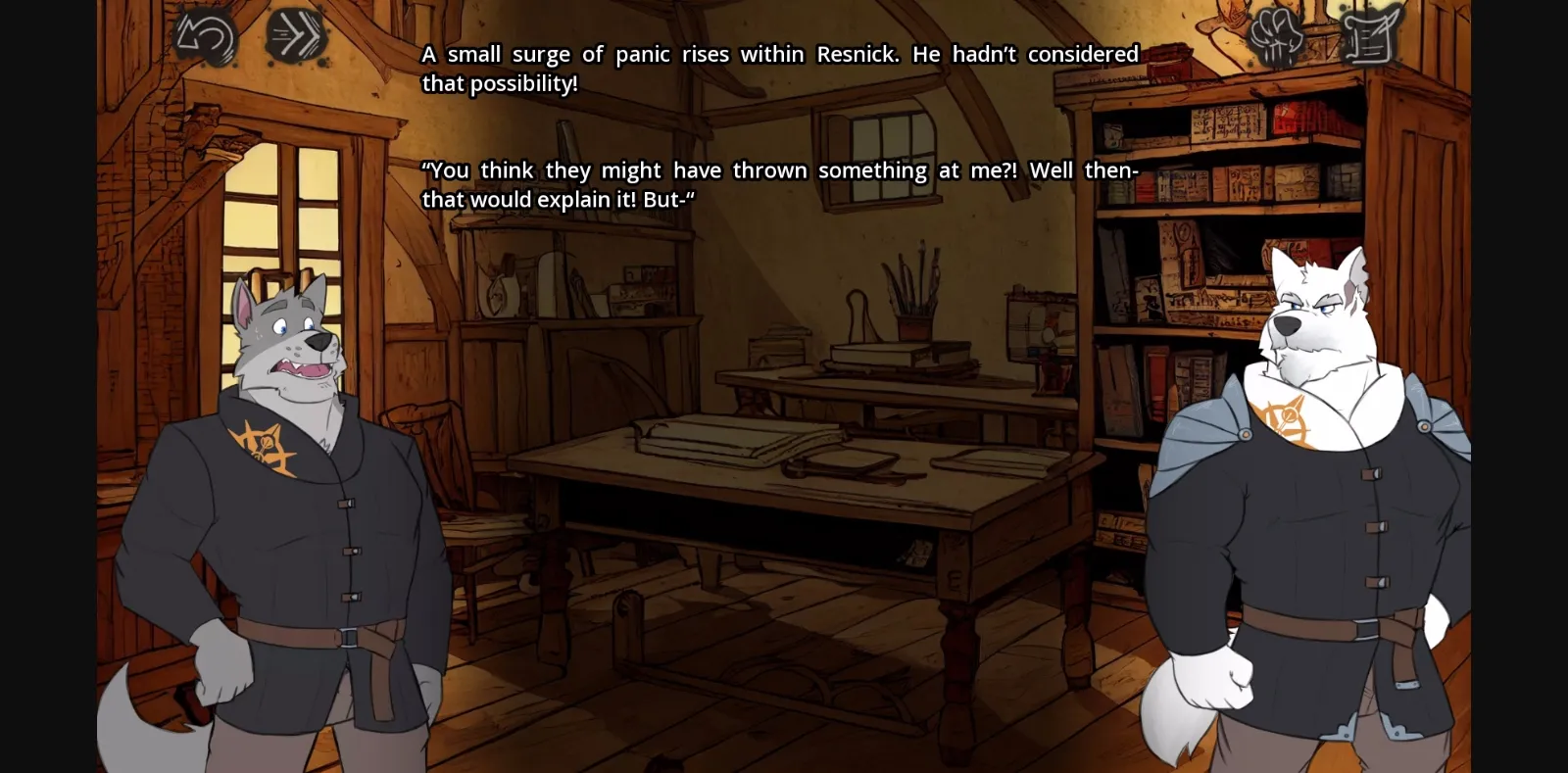Screen dimensions: 1568x773
Task: Open the journal and quill icon
Action: pyautogui.click(x=1366, y=32)
